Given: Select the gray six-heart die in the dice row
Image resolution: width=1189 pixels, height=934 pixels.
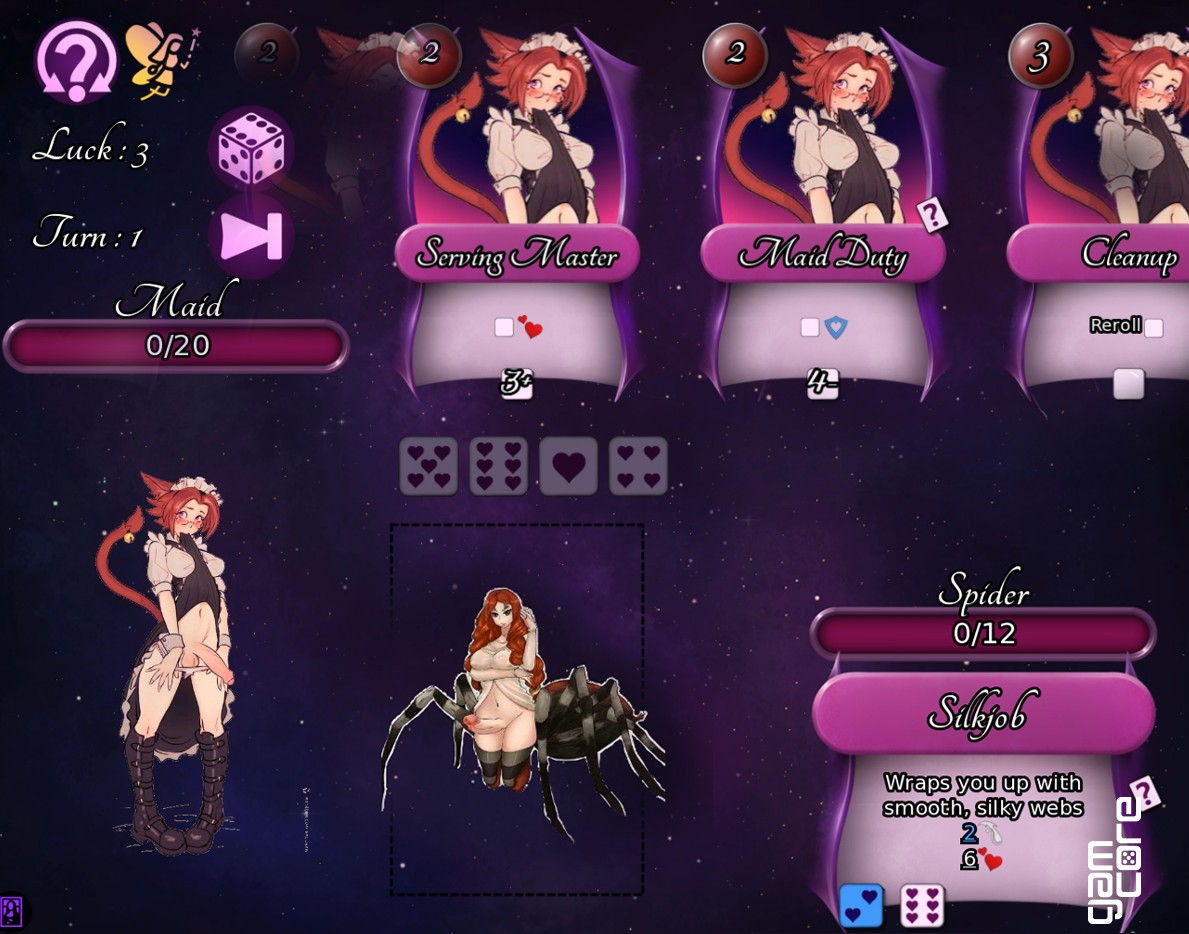Looking at the screenshot, I should coord(499,466).
